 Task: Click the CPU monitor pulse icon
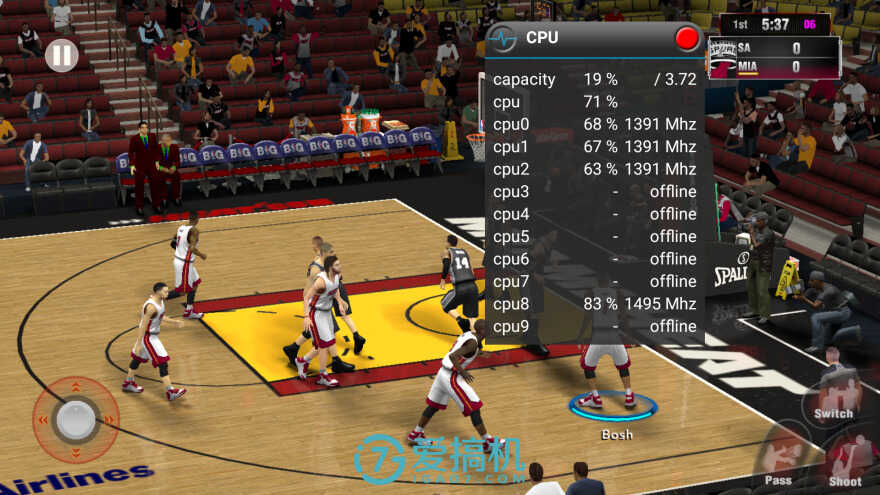(503, 38)
